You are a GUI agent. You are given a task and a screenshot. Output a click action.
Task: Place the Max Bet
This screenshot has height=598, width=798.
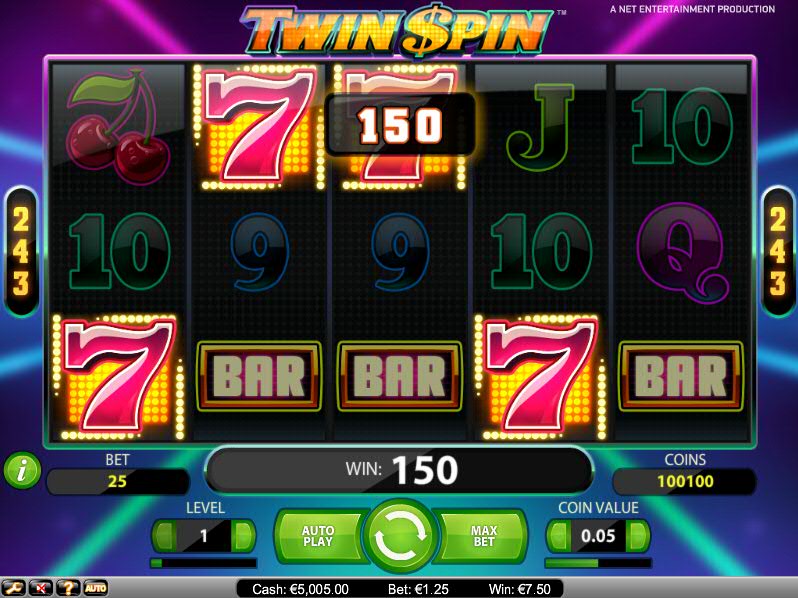click(x=484, y=537)
